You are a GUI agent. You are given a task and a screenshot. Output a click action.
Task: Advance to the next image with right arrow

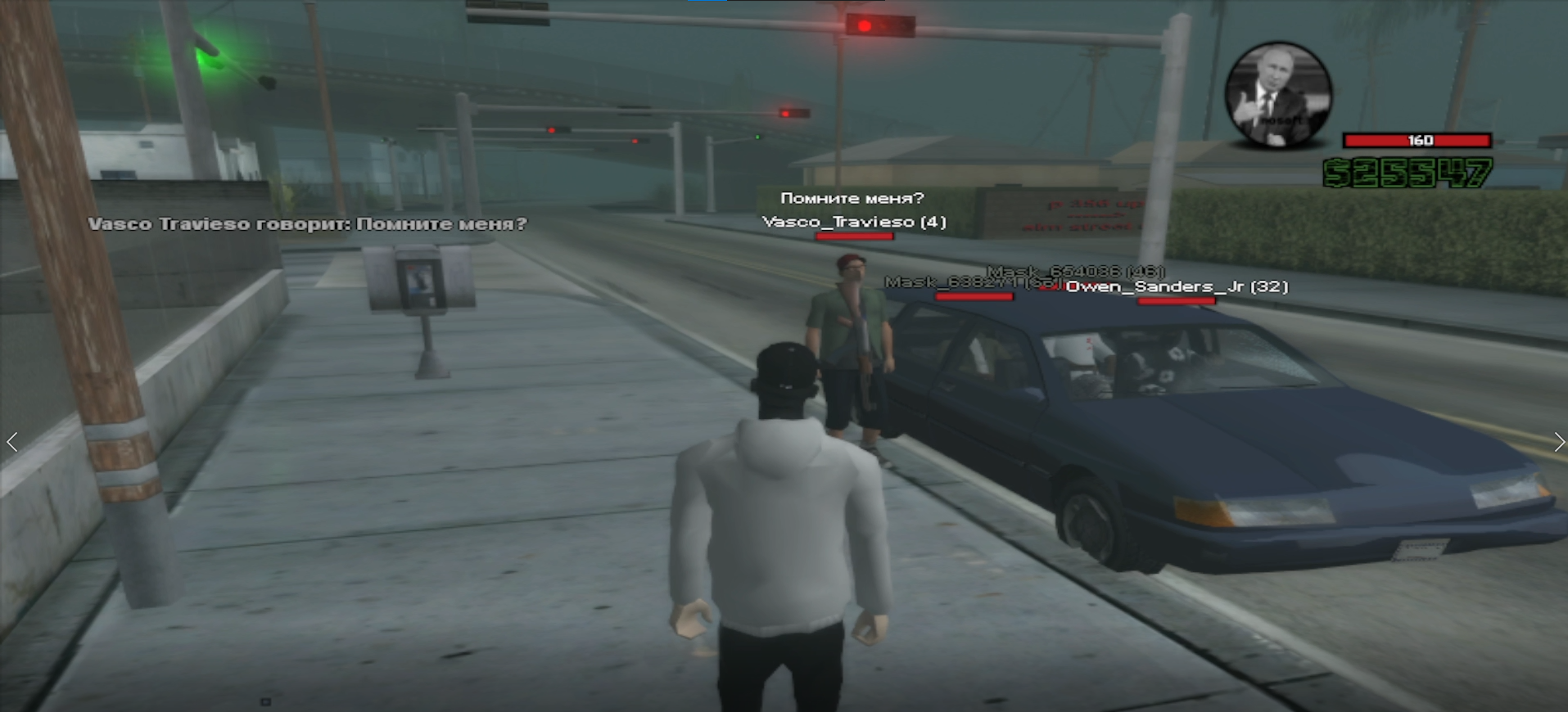(x=1558, y=442)
